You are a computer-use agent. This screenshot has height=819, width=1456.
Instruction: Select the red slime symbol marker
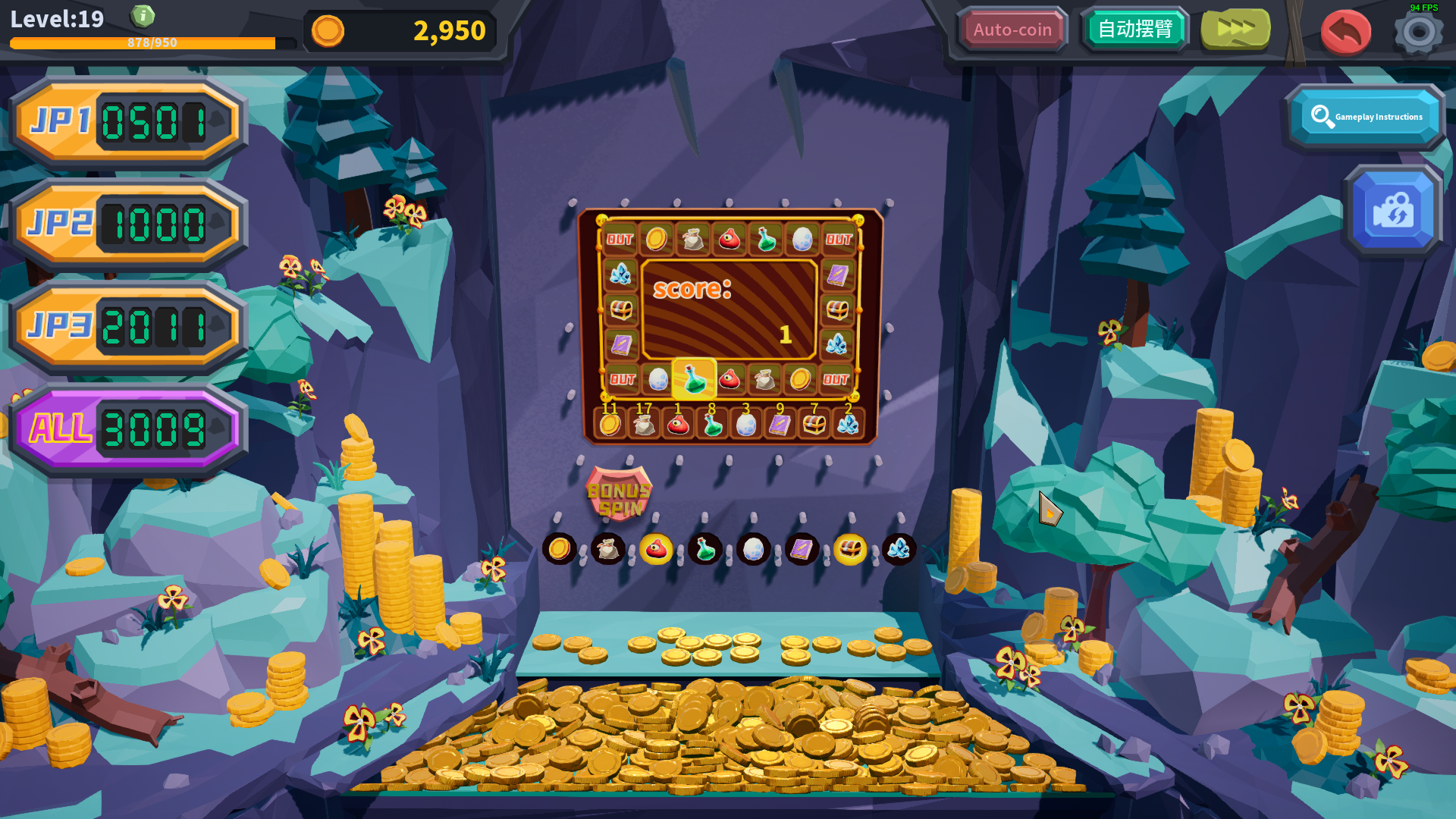coord(656,548)
